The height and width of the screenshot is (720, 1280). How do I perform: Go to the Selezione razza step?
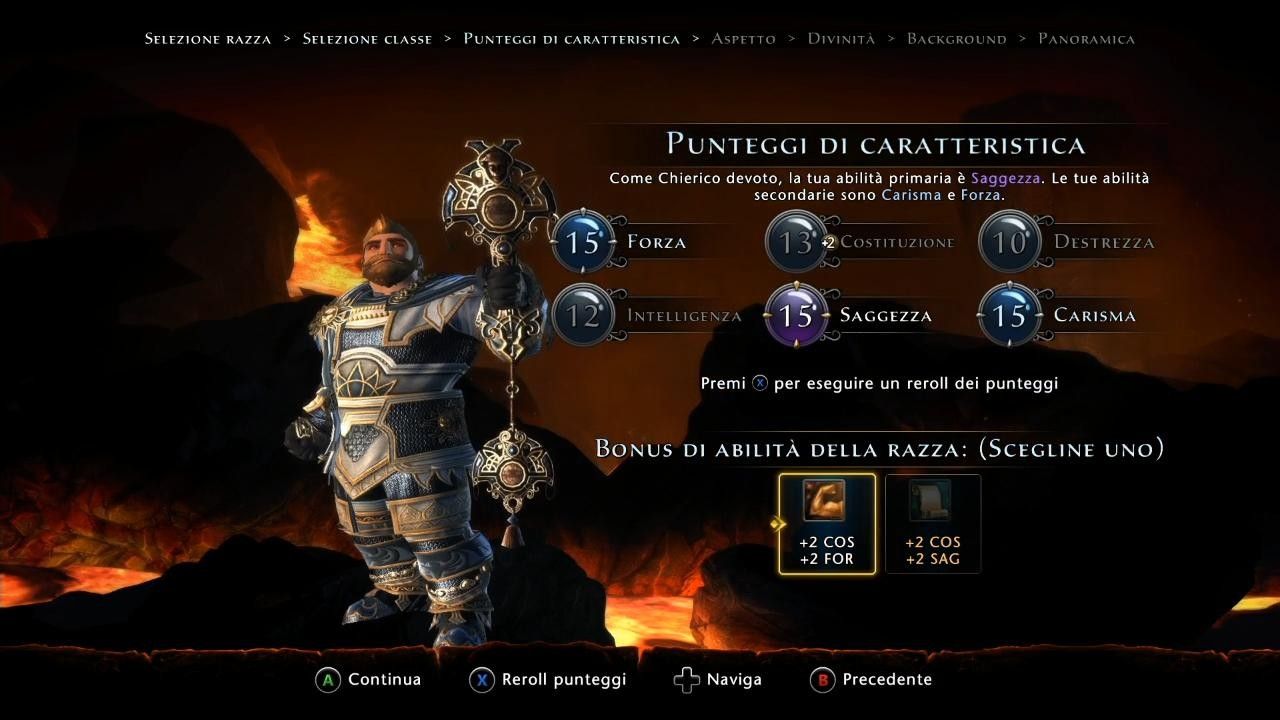[208, 39]
